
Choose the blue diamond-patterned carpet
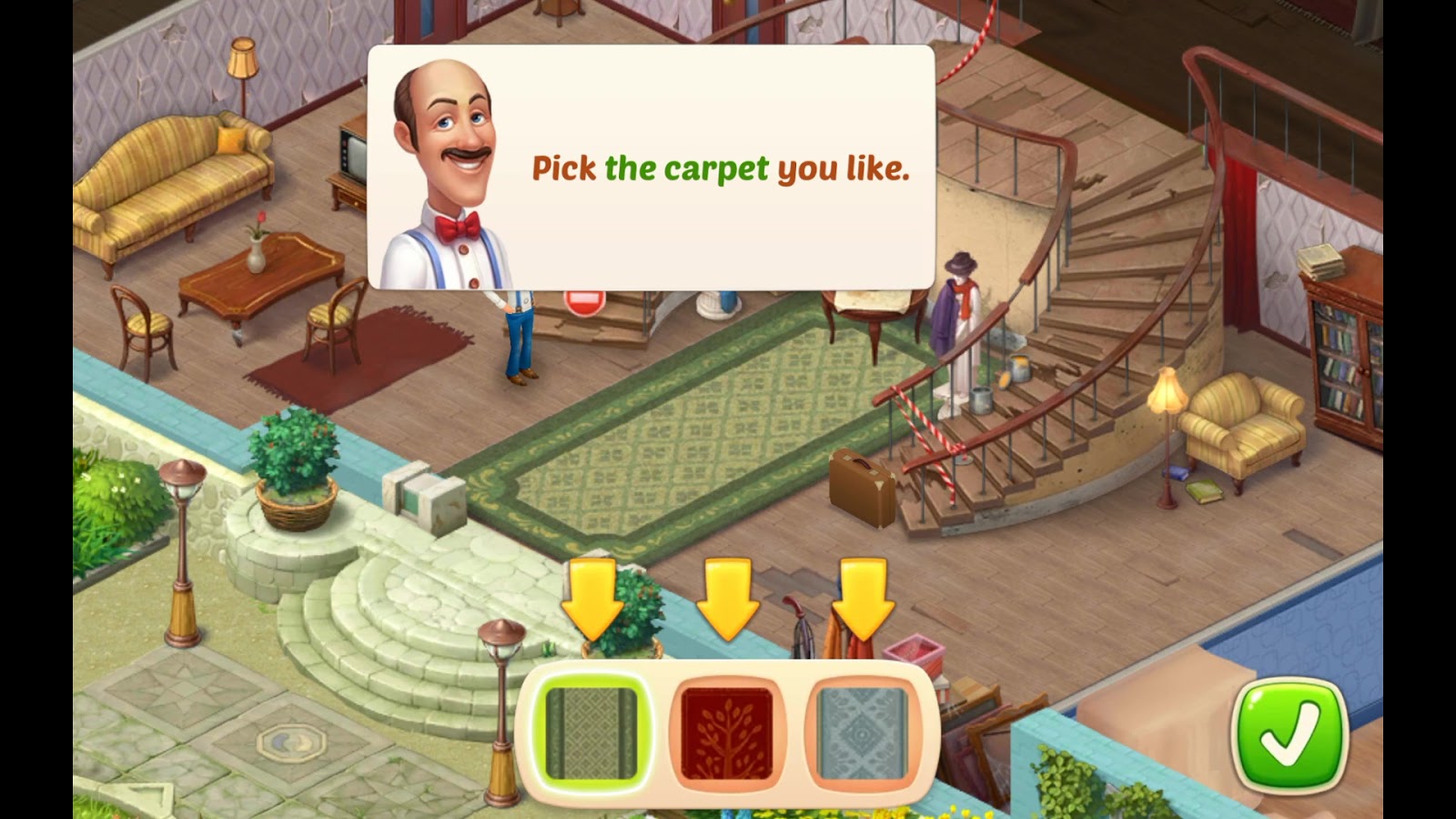click(x=863, y=733)
